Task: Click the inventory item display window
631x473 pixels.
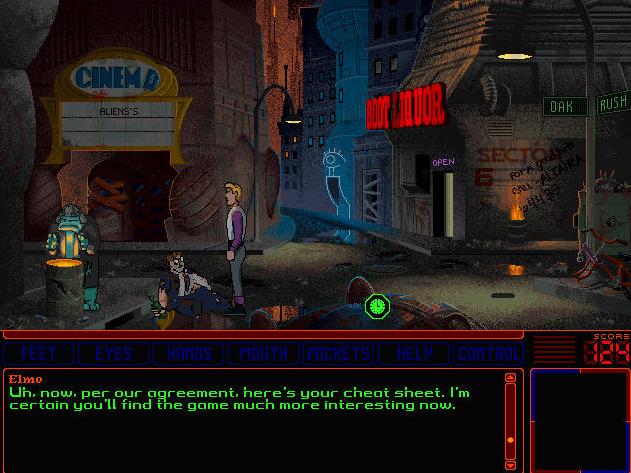Action: tap(578, 420)
